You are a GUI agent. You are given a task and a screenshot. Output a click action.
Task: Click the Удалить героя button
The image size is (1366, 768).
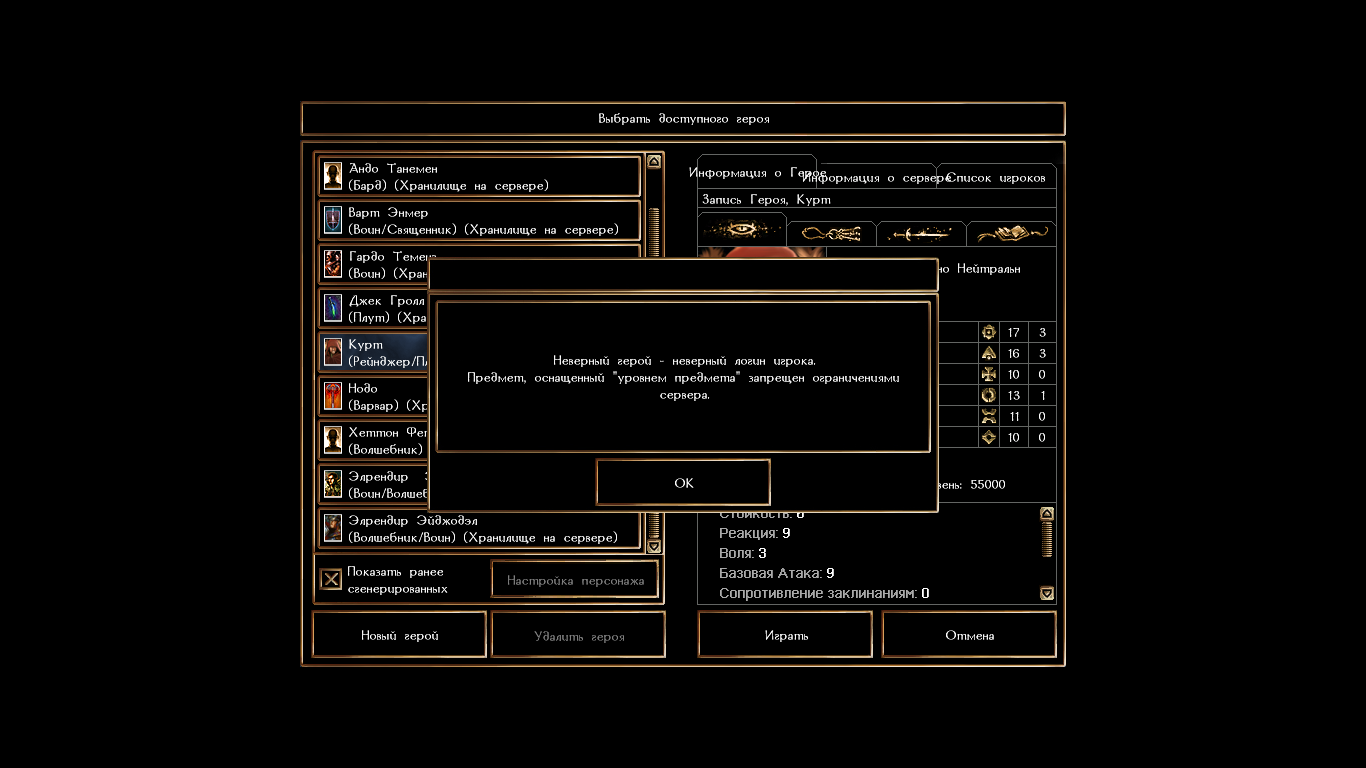point(579,635)
